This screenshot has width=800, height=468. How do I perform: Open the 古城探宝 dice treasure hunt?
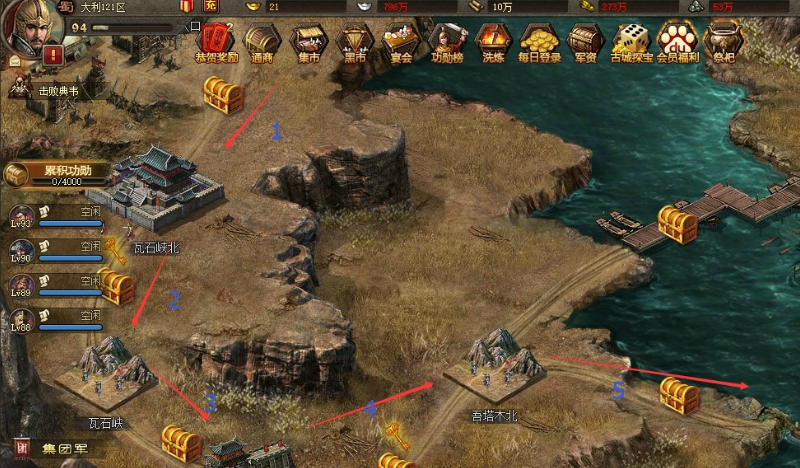click(630, 42)
